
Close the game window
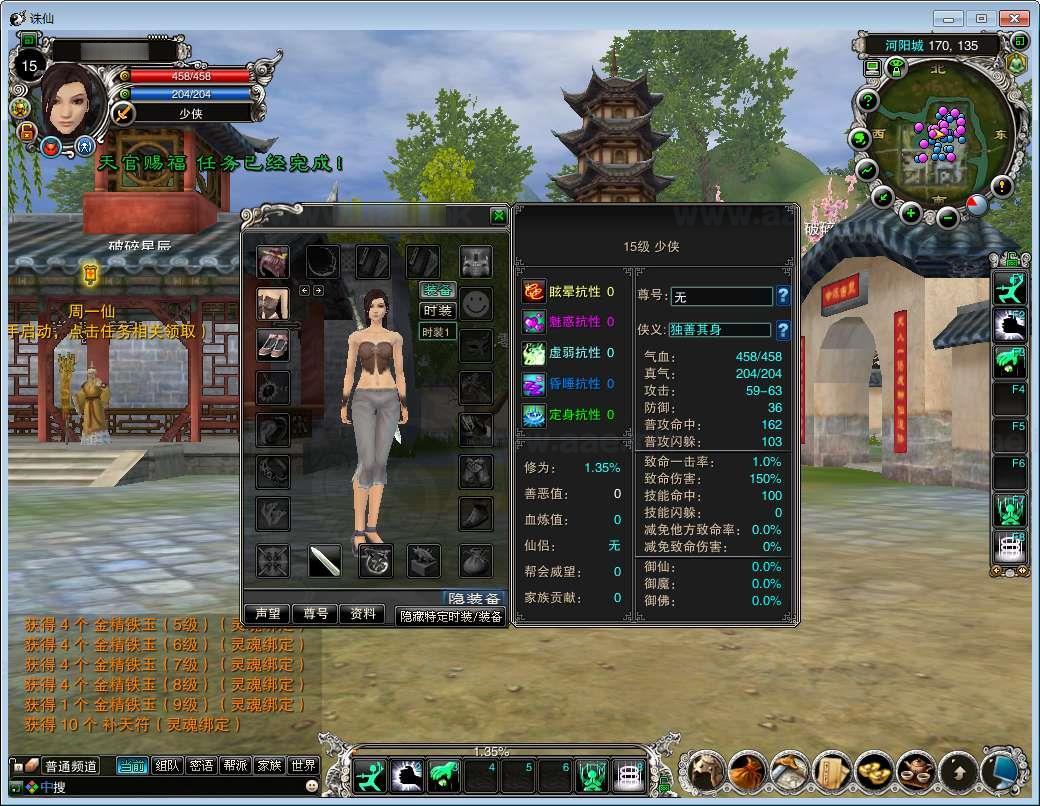coord(1013,18)
